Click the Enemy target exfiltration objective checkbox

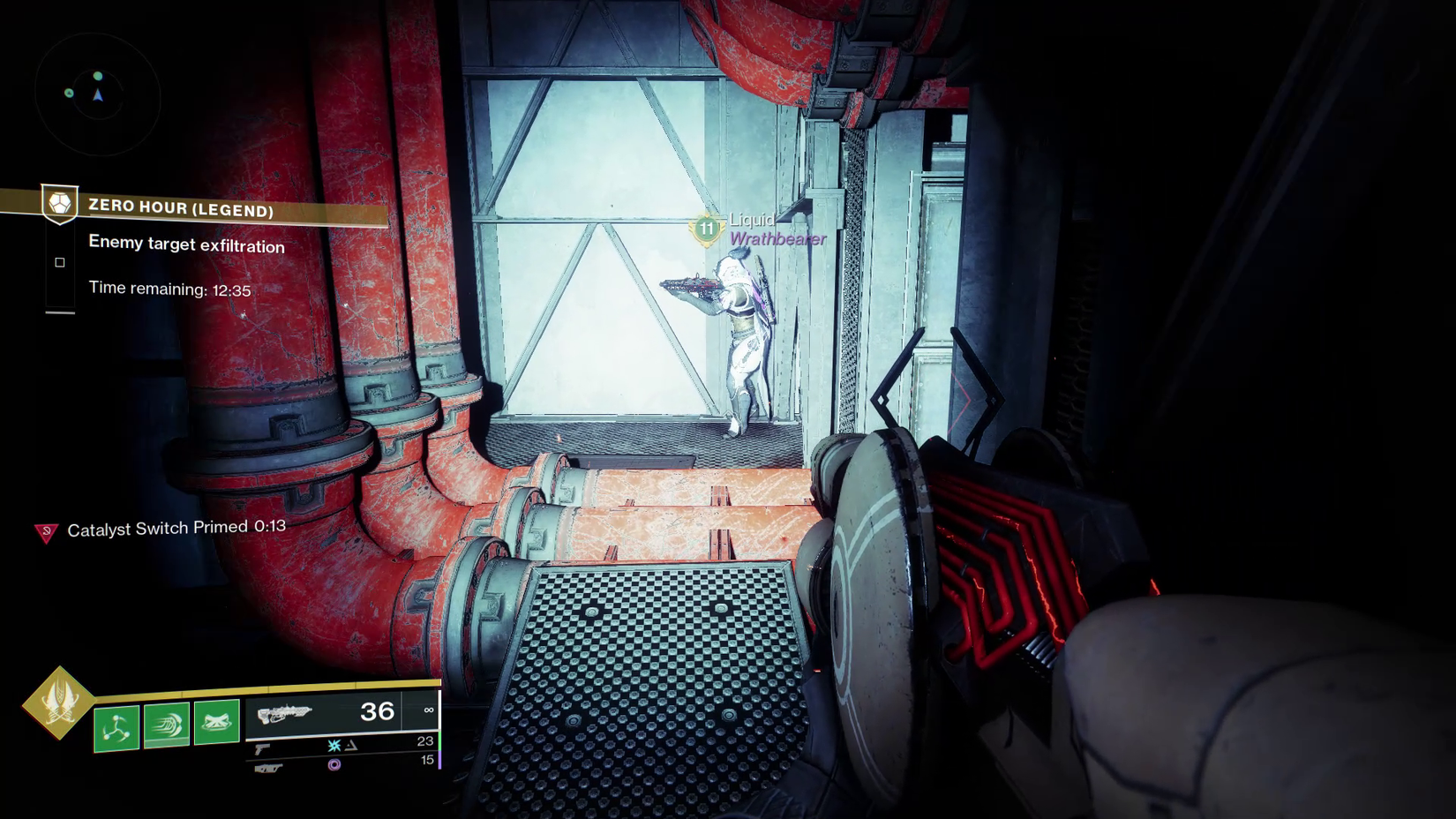coord(60,262)
